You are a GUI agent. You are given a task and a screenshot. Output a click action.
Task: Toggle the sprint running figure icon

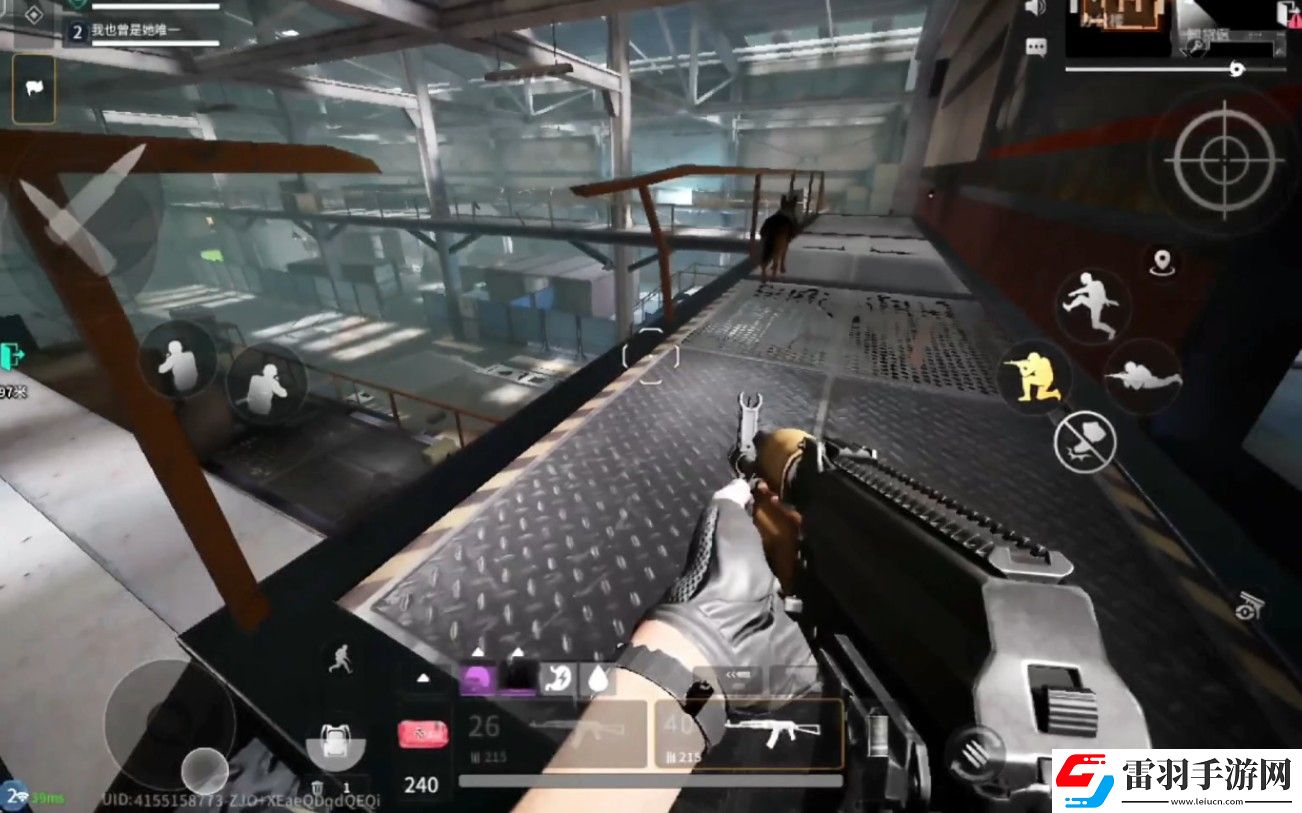coord(341,657)
